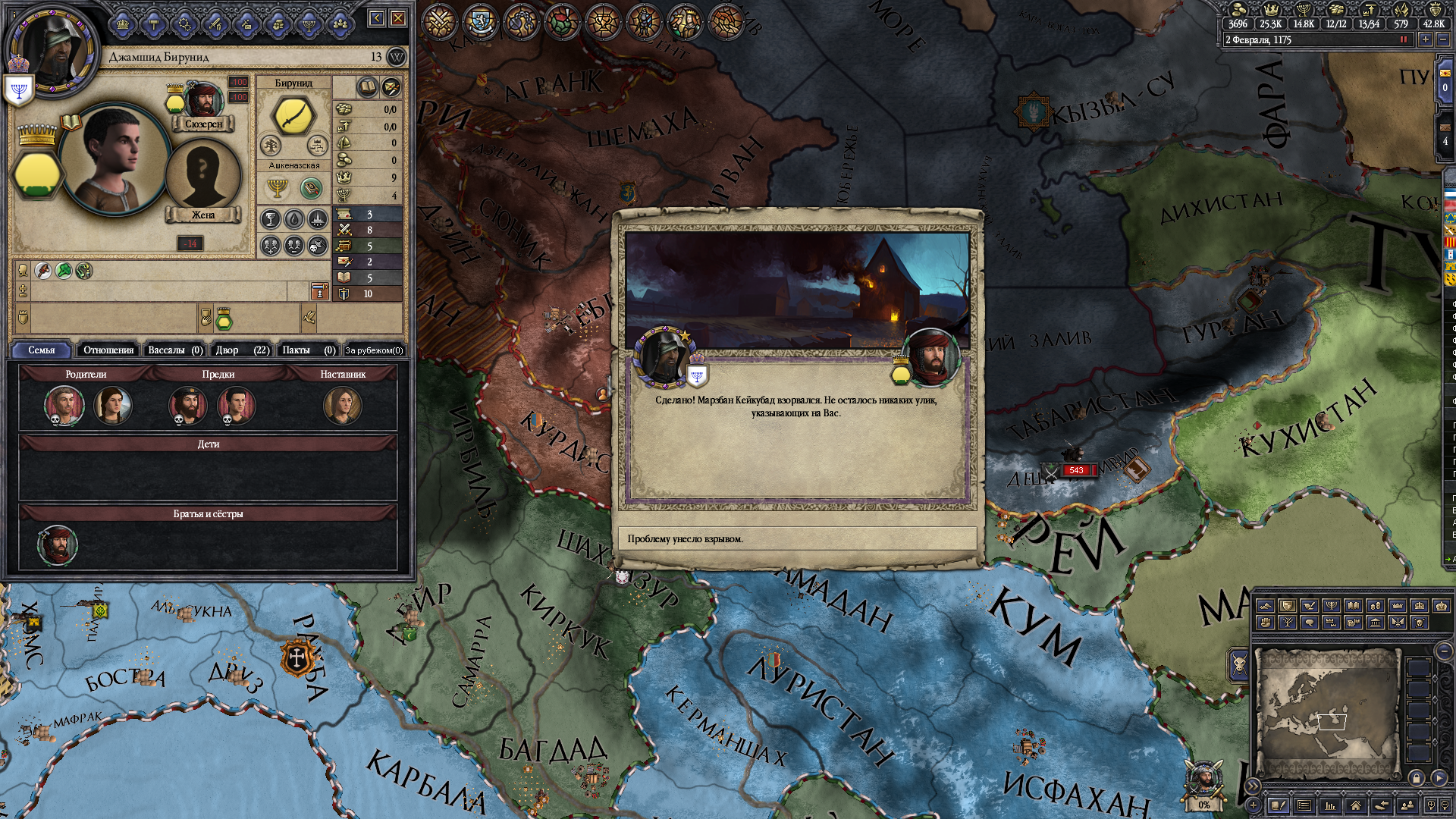Open the sword-and-helmet military menu
Image resolution: width=1456 pixels, height=819 pixels.
tap(215, 25)
